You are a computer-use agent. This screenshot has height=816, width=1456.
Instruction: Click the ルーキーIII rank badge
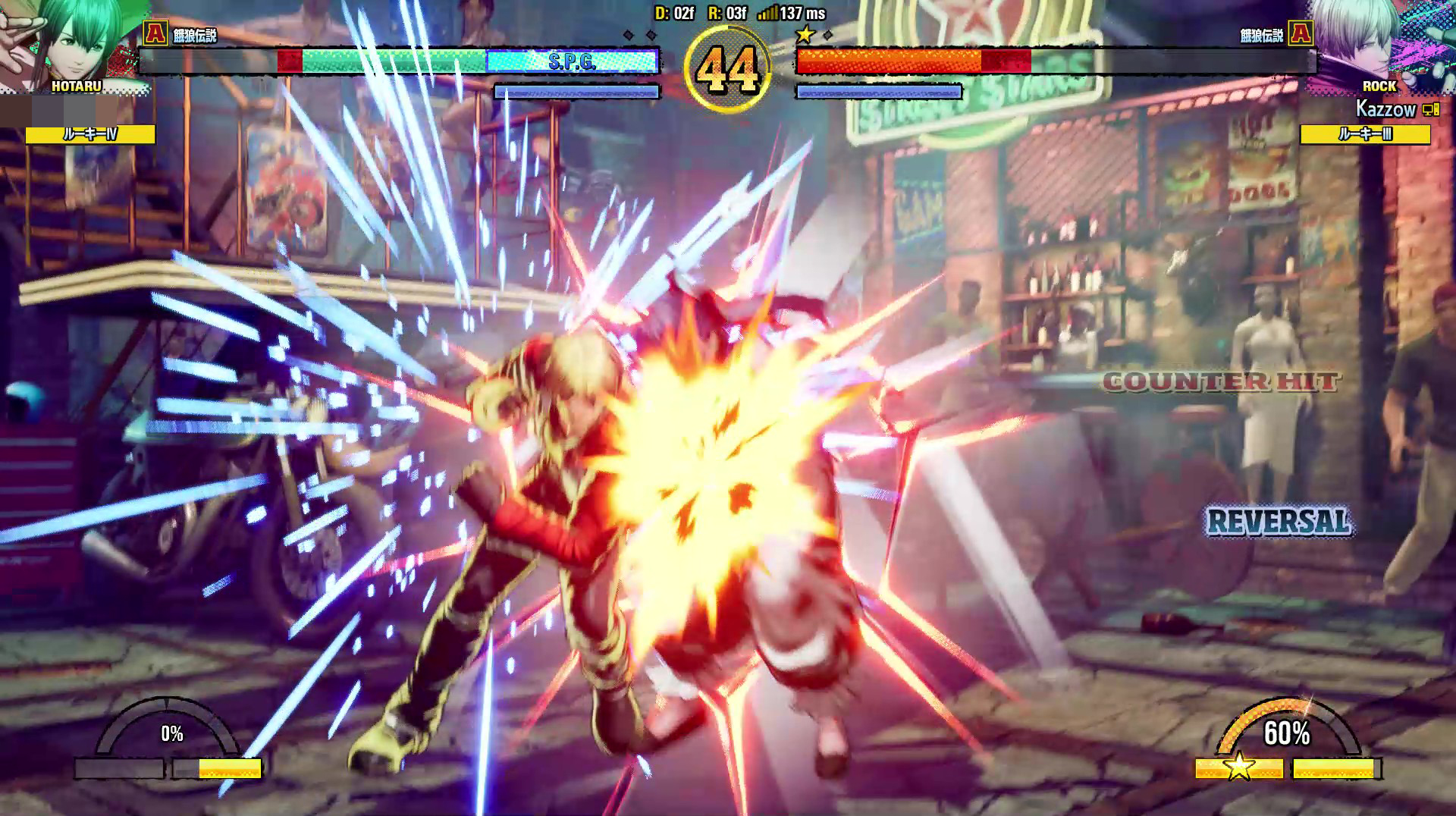(x=1365, y=134)
